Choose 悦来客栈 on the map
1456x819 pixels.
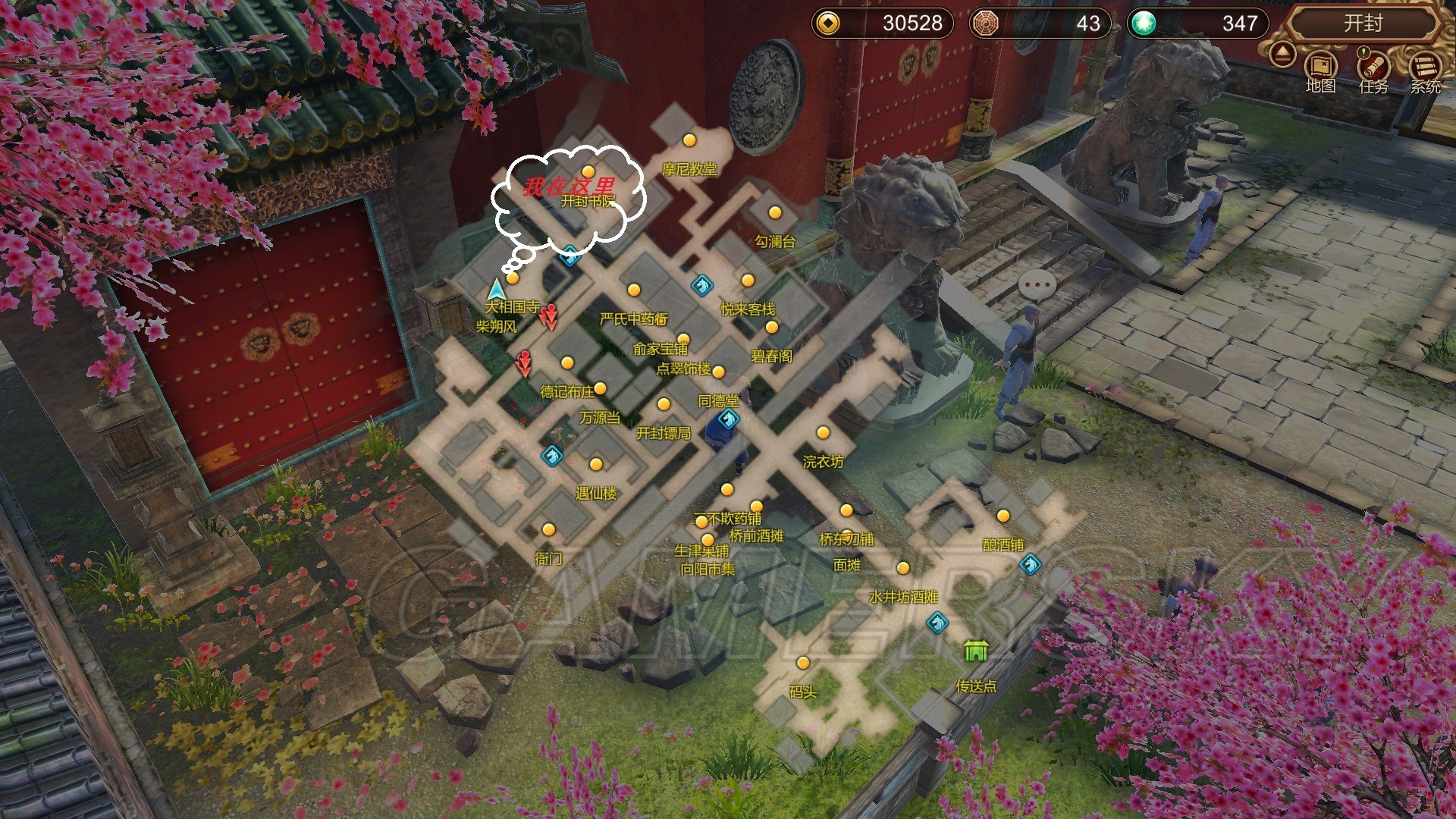coord(748,281)
